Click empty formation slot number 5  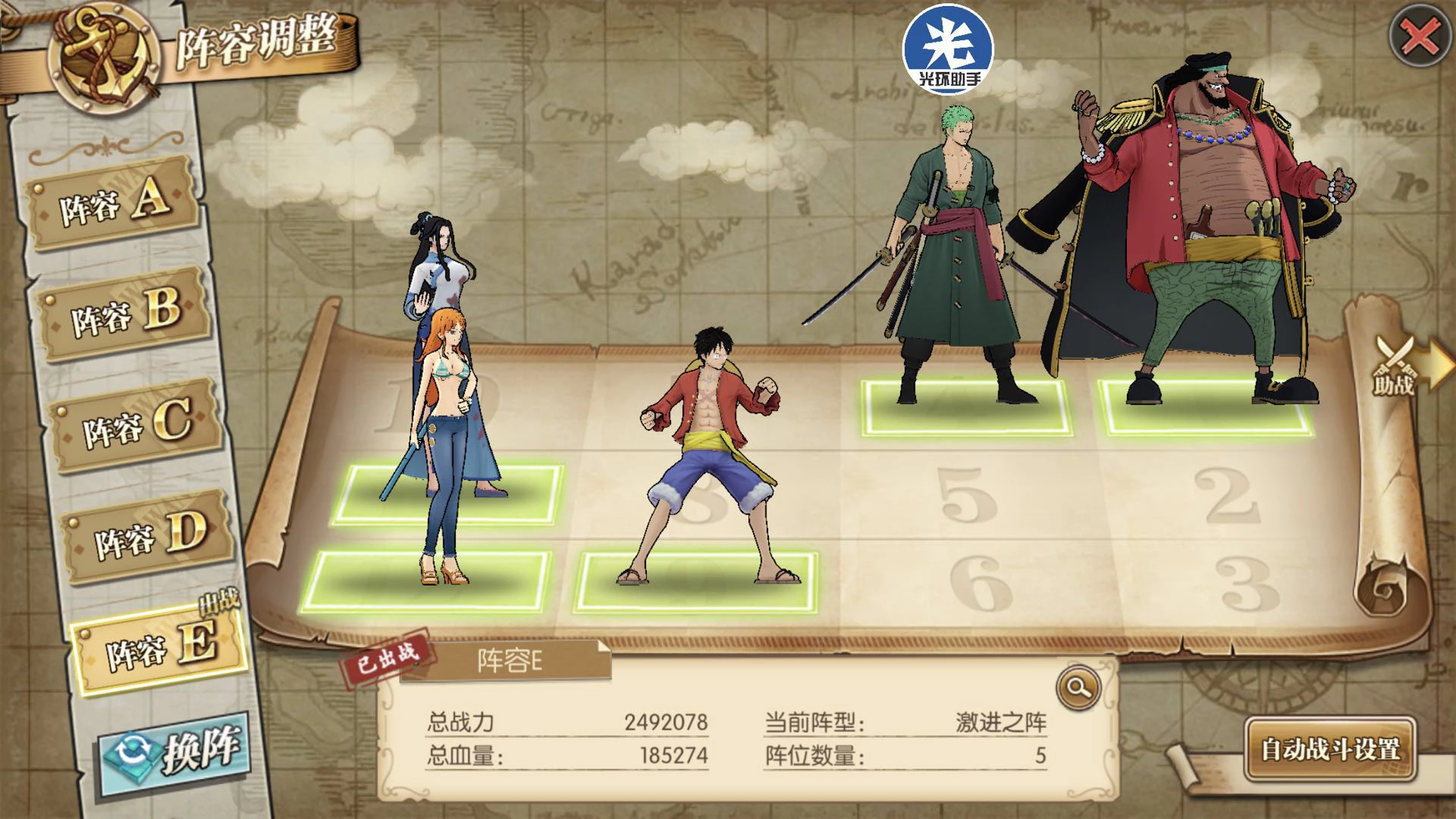click(965, 497)
